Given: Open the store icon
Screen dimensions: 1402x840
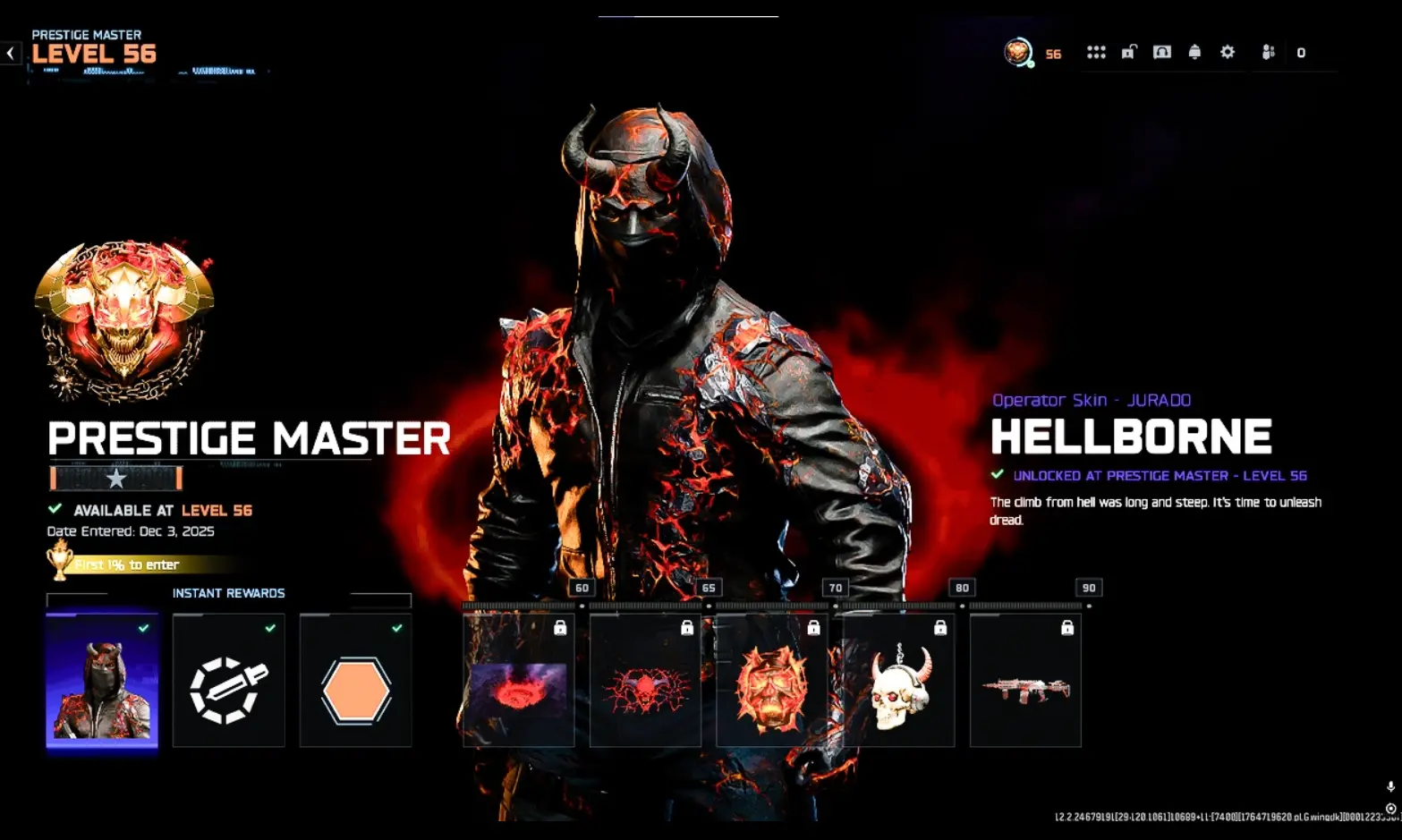Looking at the screenshot, I should click(1128, 52).
